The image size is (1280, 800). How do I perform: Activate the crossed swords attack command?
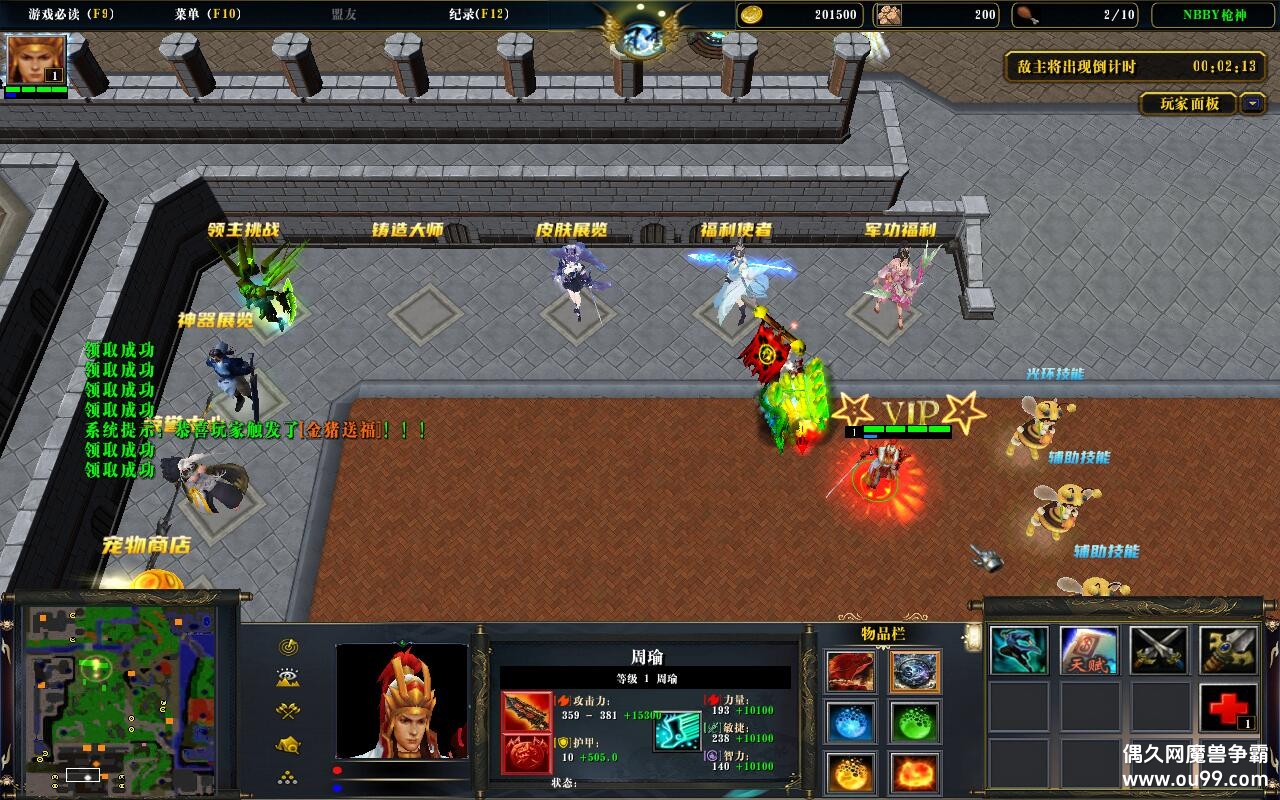[1159, 651]
